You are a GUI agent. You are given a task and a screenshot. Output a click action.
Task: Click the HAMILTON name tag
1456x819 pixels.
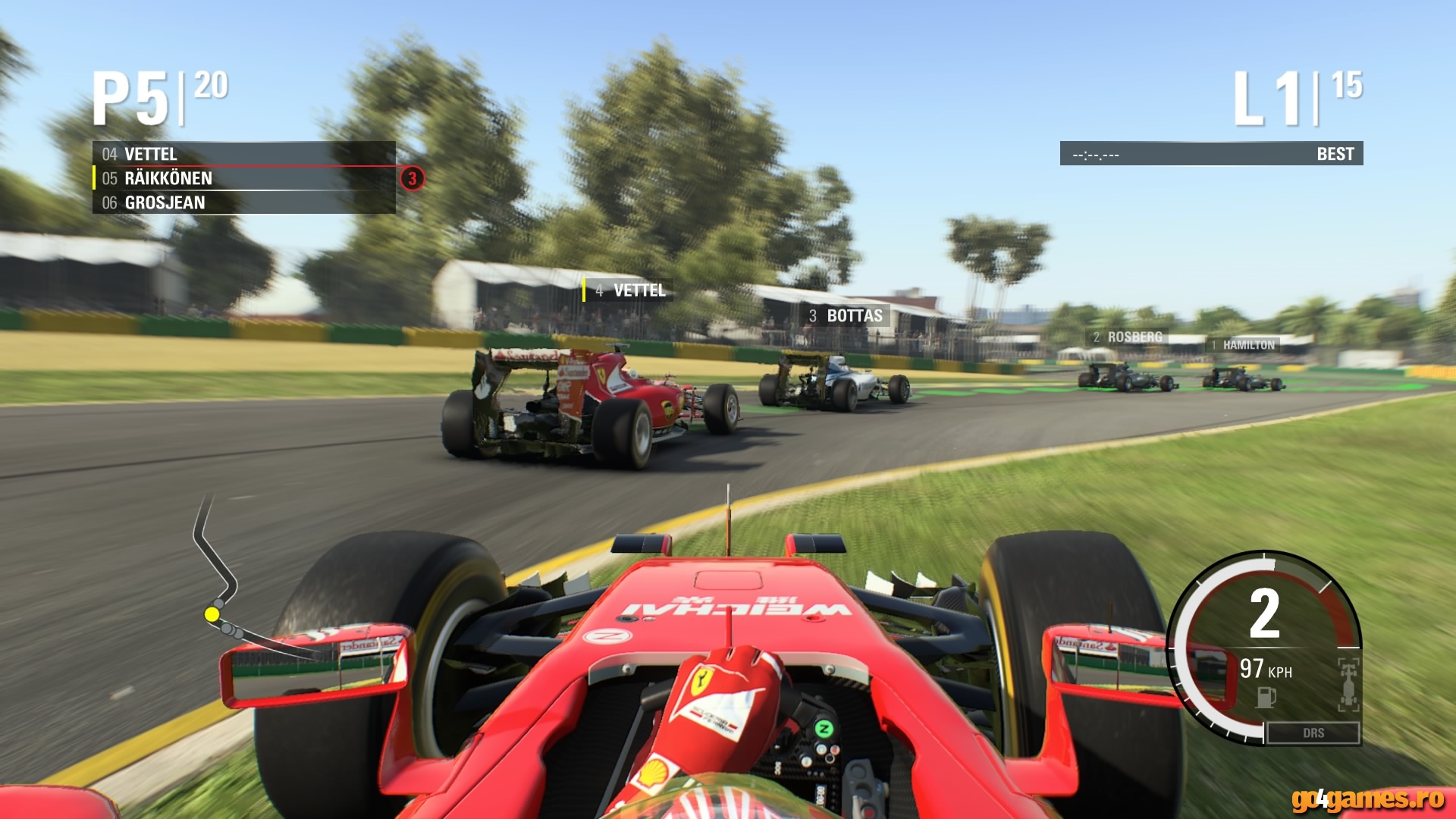click(x=1244, y=346)
